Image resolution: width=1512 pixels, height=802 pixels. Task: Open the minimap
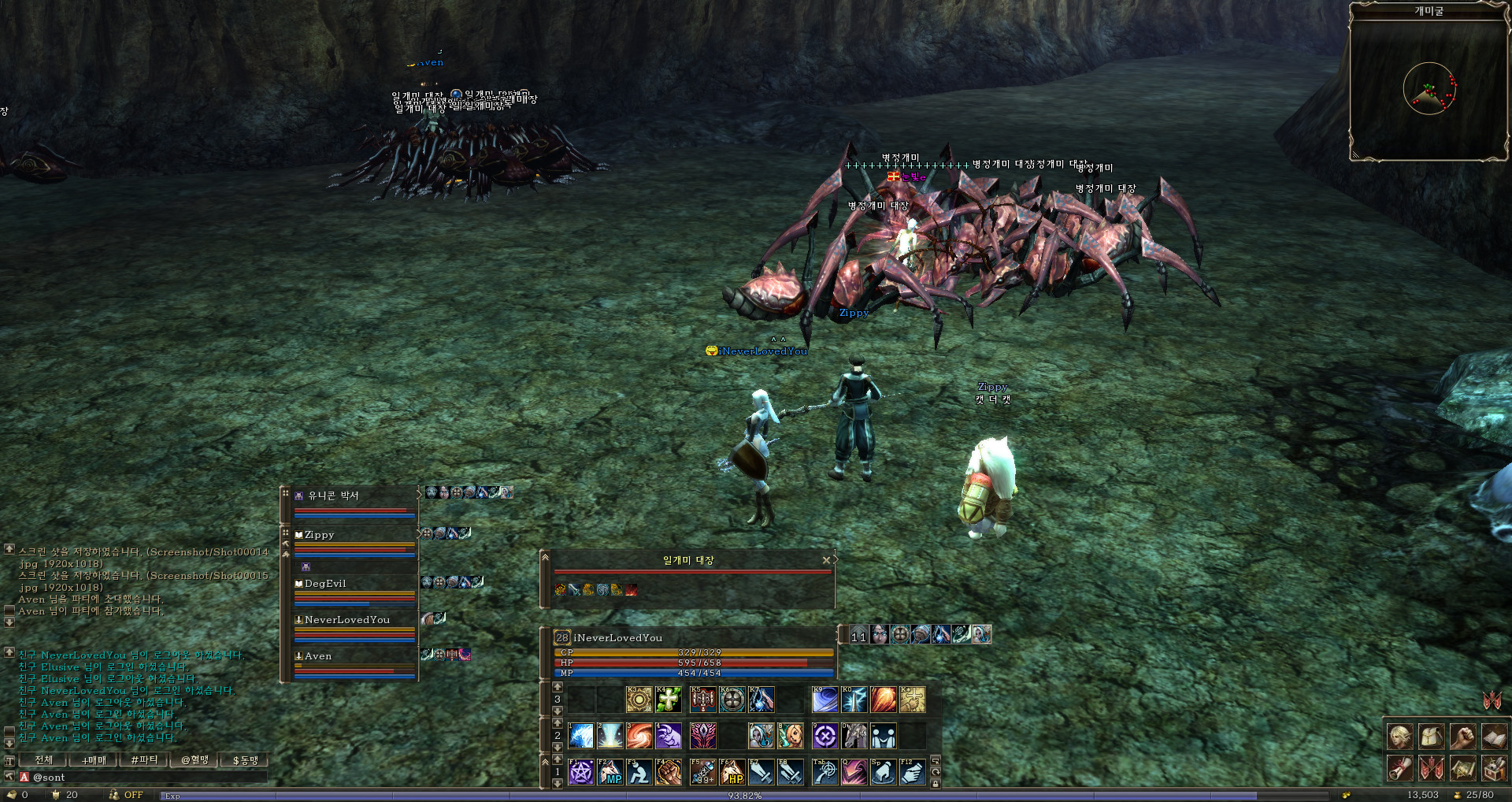[x=1429, y=88]
